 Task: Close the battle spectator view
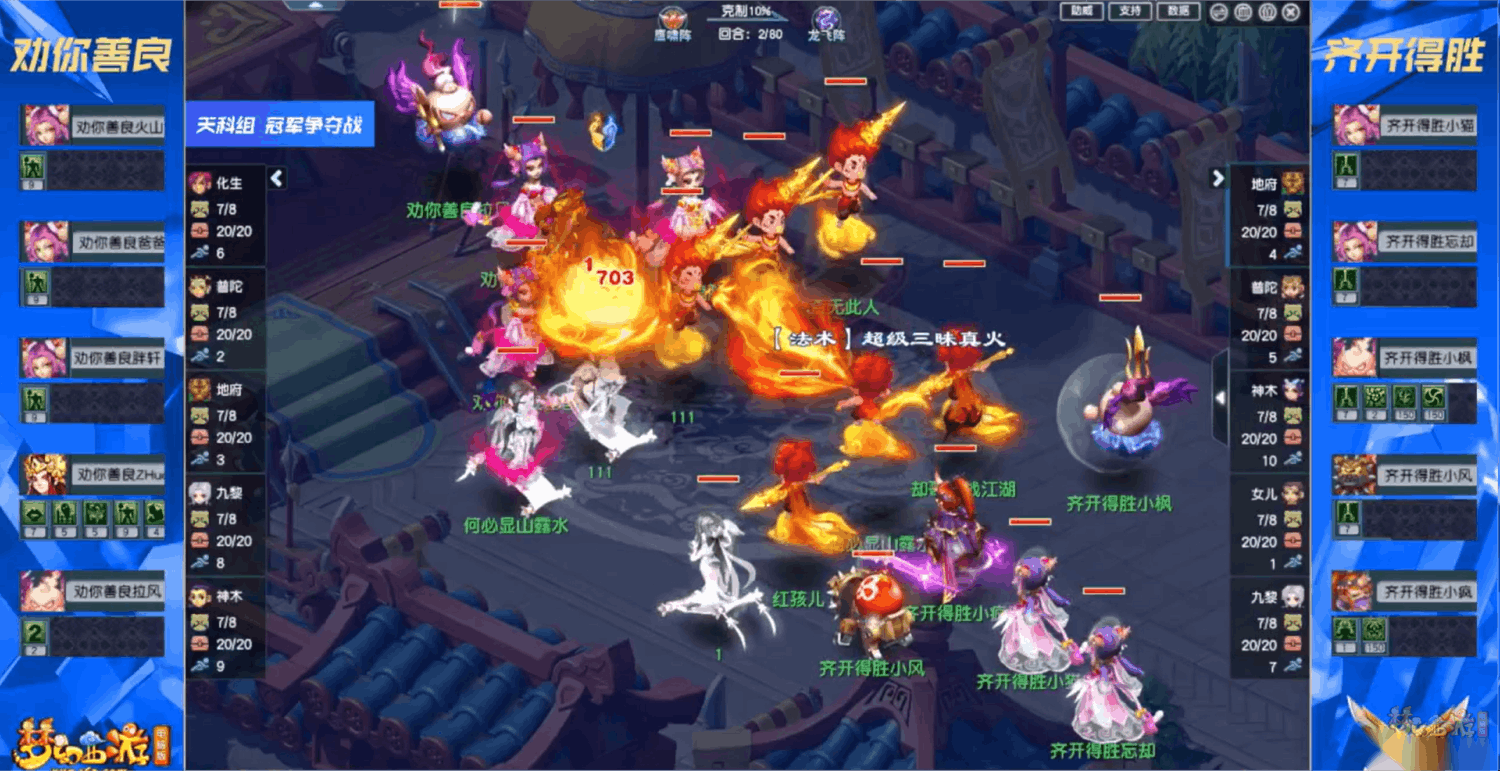pos(1291,12)
